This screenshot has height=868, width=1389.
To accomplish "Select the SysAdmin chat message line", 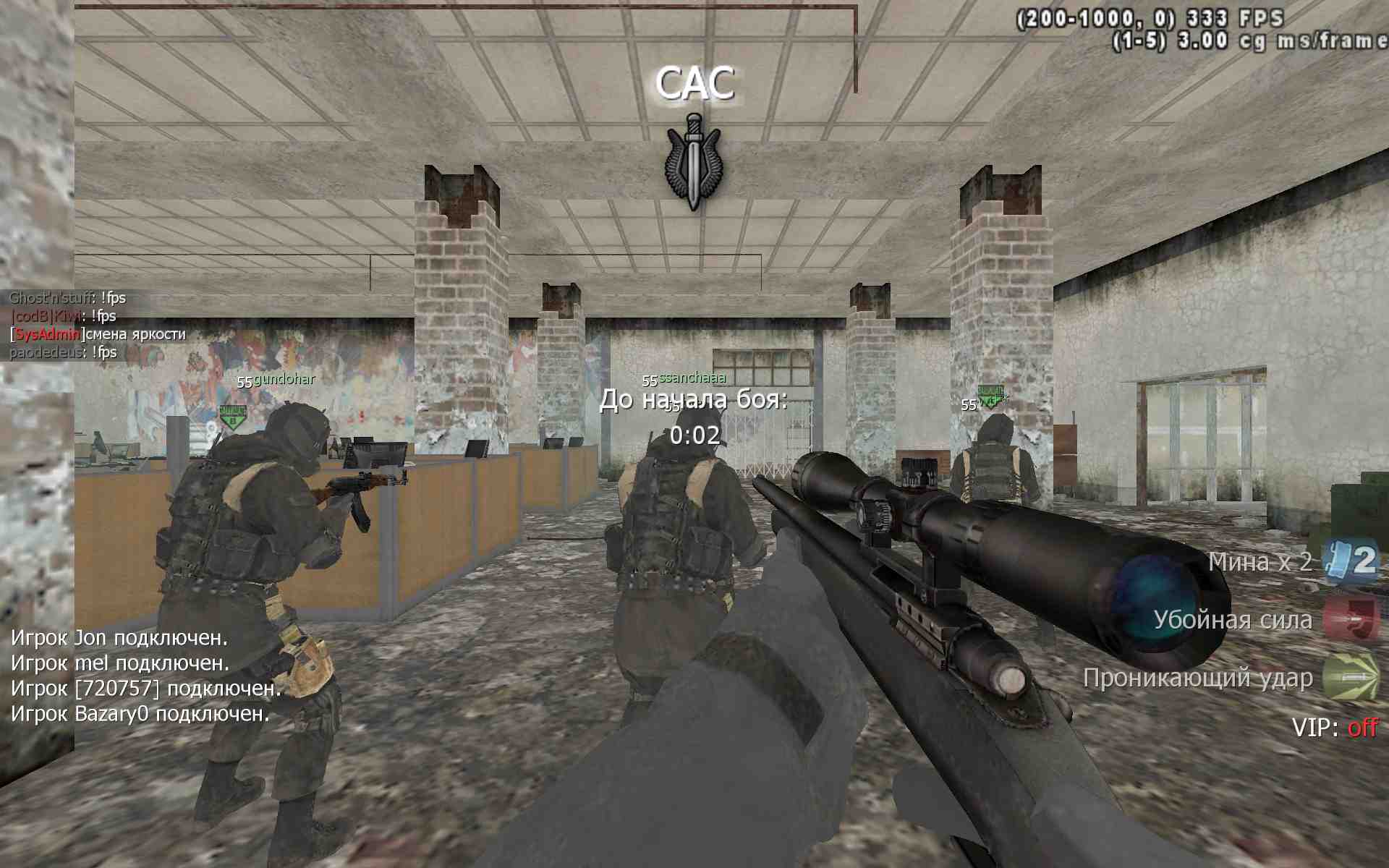I will (98, 334).
